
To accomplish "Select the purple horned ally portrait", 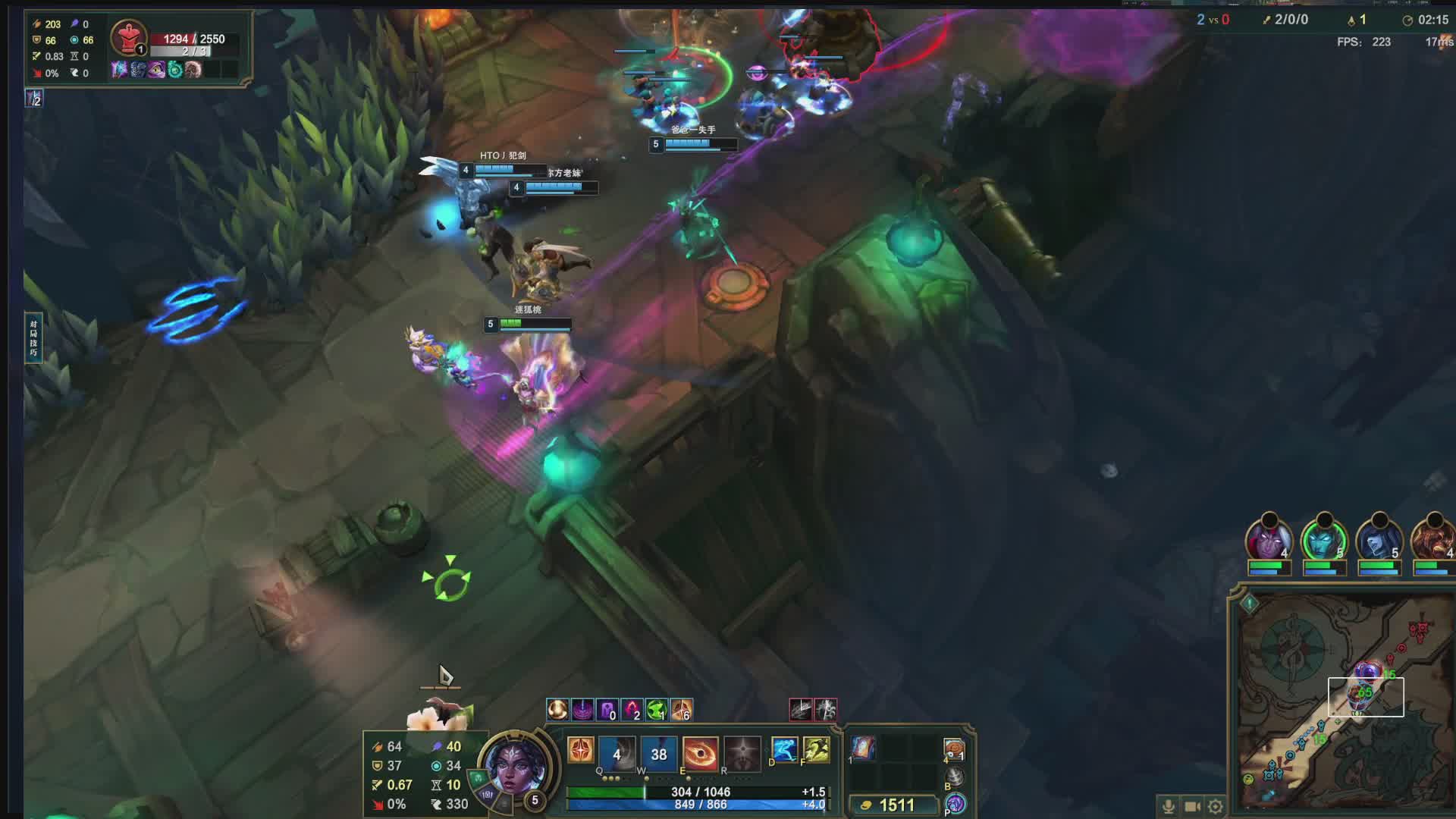I will pyautogui.click(x=1269, y=540).
